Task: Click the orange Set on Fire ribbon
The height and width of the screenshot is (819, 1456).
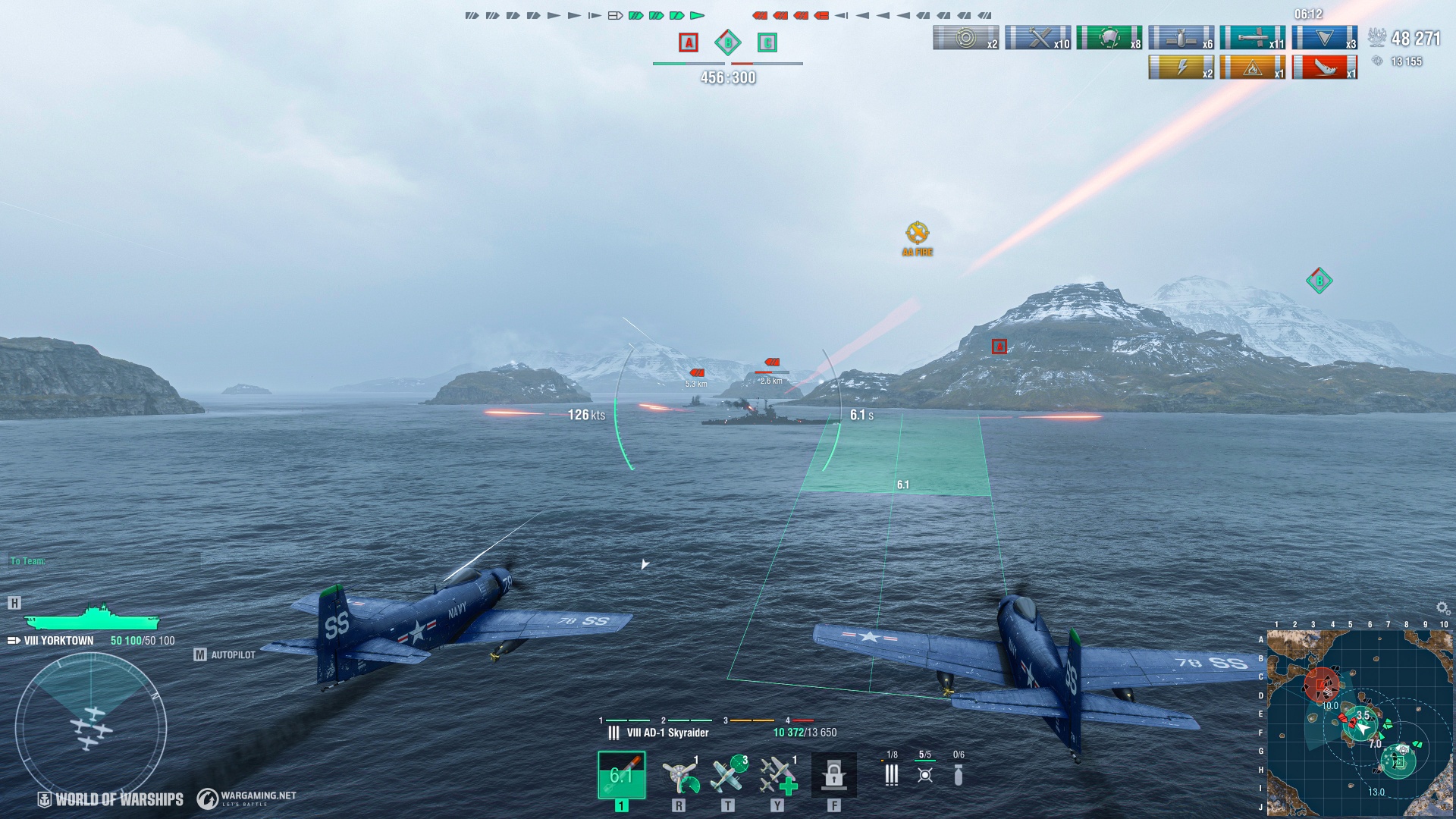Action: (x=1252, y=67)
